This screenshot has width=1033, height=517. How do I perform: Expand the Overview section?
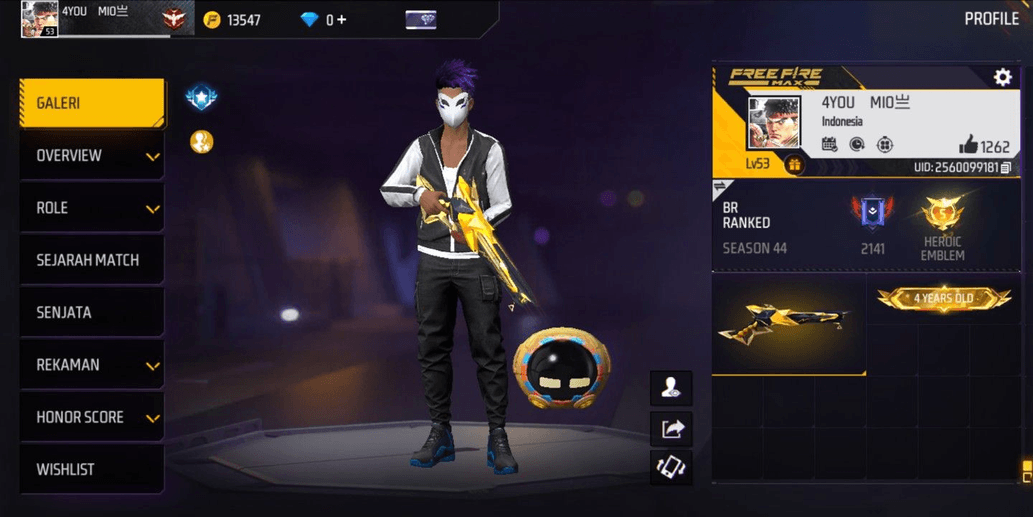(x=91, y=156)
